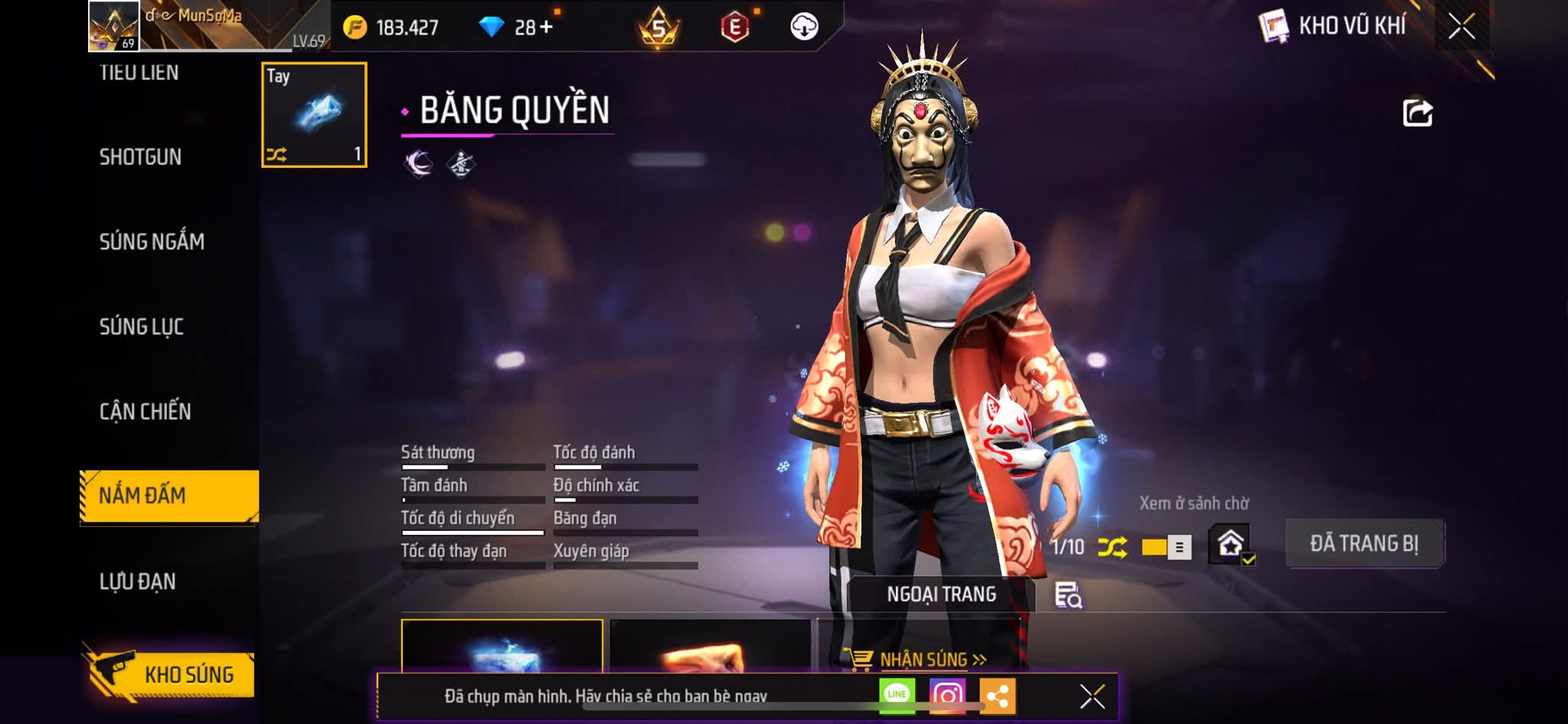Open the LỰU ĐẠN grenade category
The image size is (1568, 724).
point(138,581)
